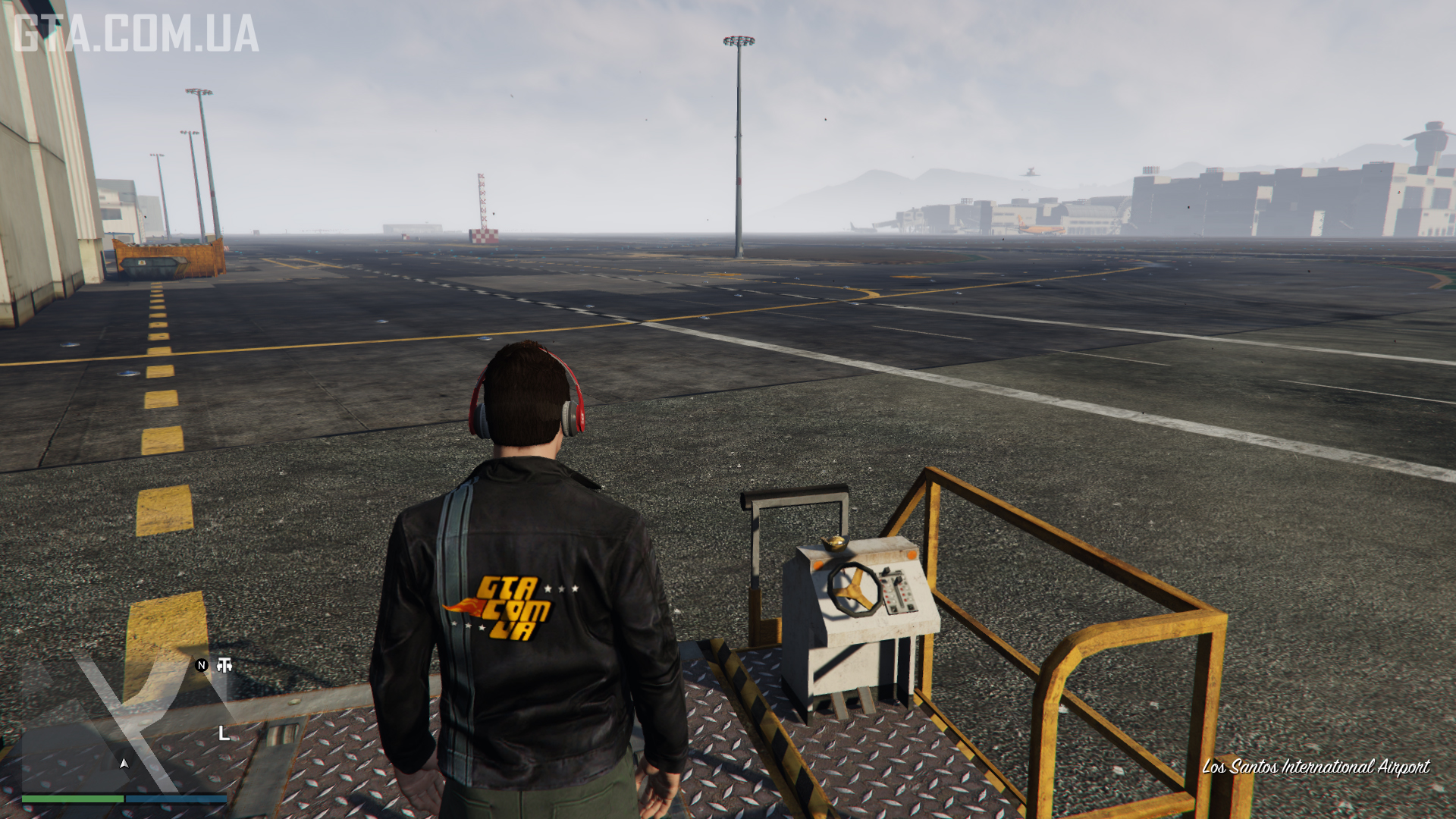Click the player arrow on the minimap
1456x819 pixels.
pyautogui.click(x=124, y=763)
